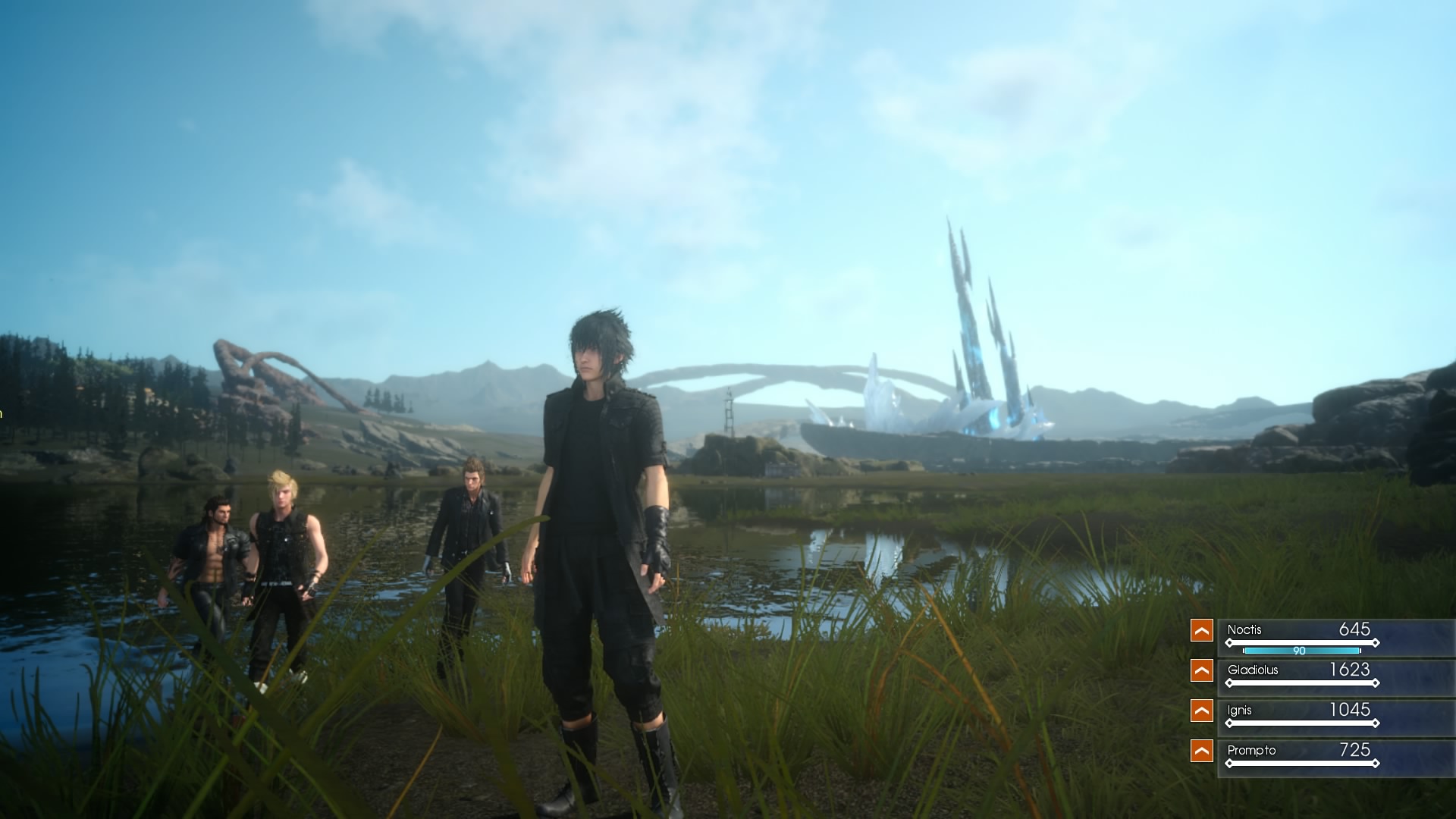This screenshot has width=1456, height=819.
Task: Choose Ignis from the party panel
Action: [1301, 715]
